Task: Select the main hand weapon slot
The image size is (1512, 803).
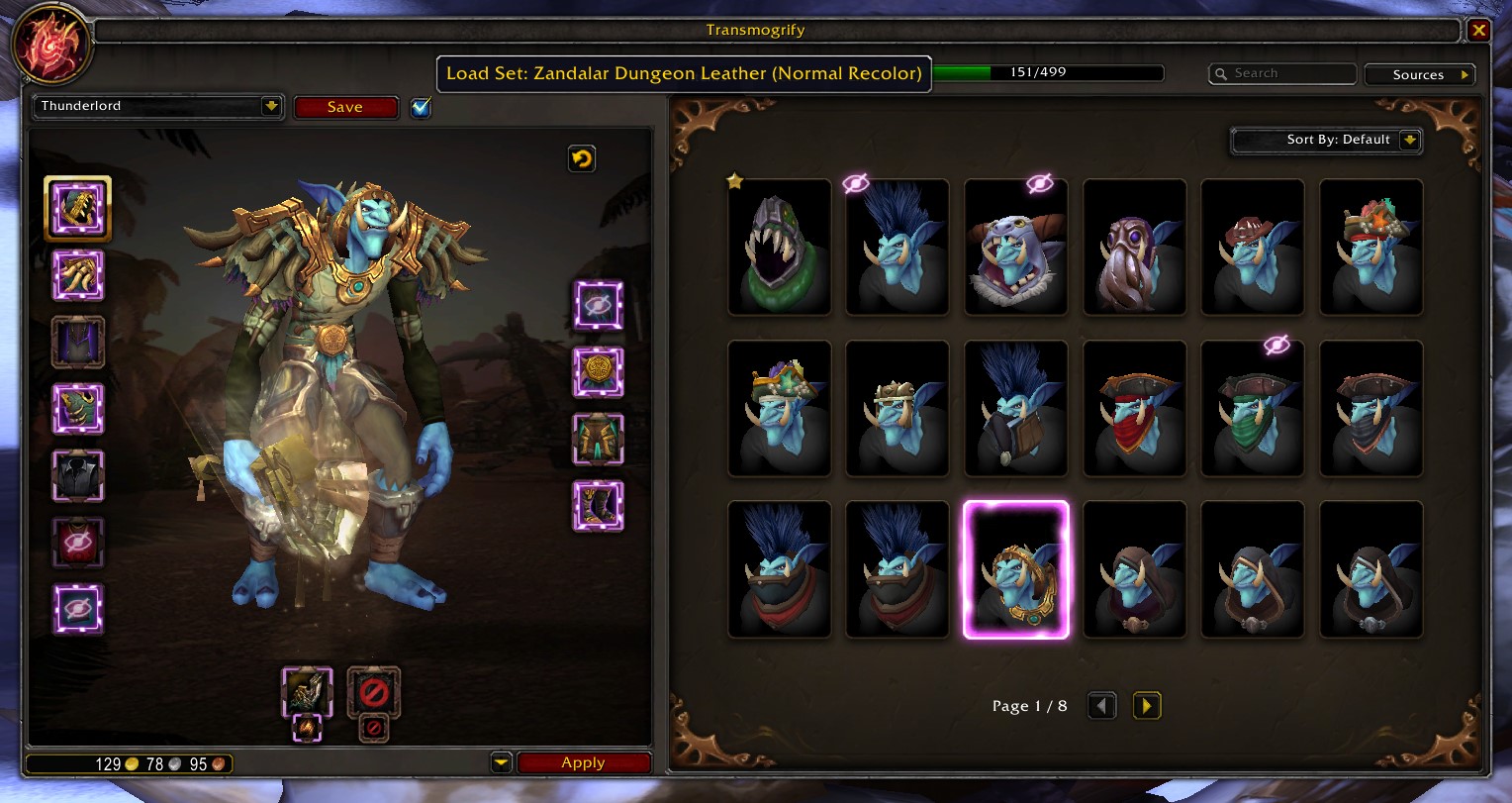Action: (308, 691)
